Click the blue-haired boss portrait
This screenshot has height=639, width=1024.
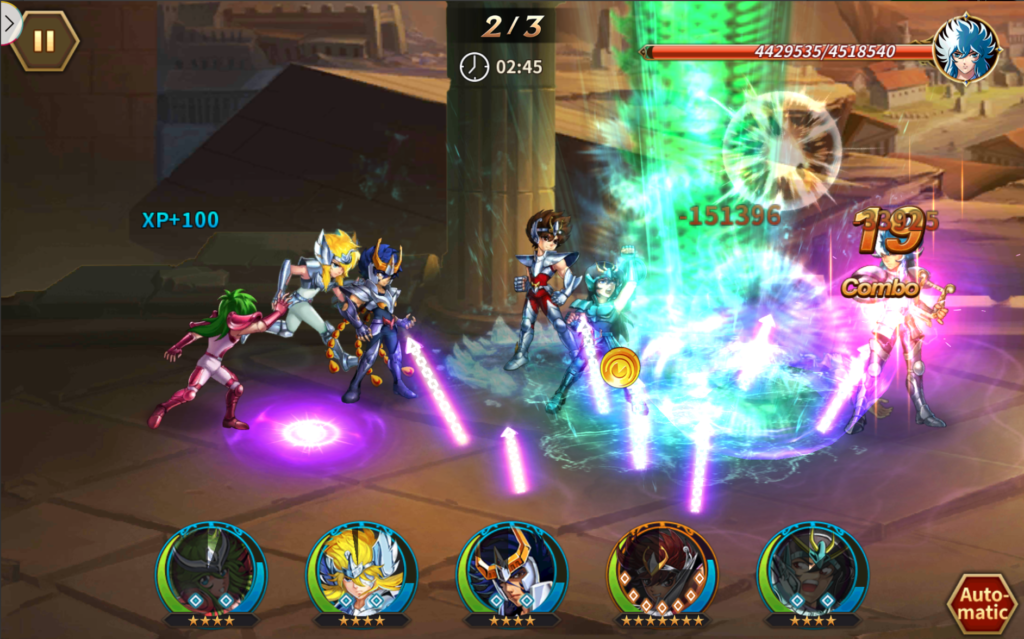click(x=965, y=48)
